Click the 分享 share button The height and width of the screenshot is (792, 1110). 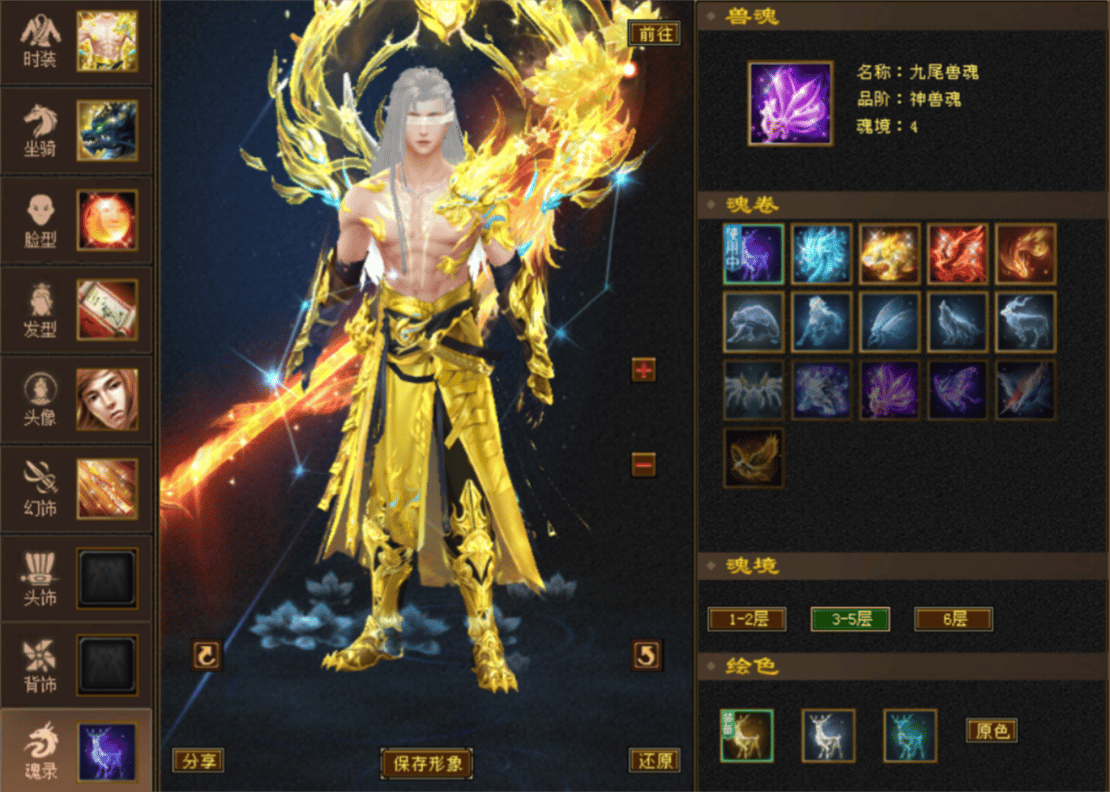point(198,761)
